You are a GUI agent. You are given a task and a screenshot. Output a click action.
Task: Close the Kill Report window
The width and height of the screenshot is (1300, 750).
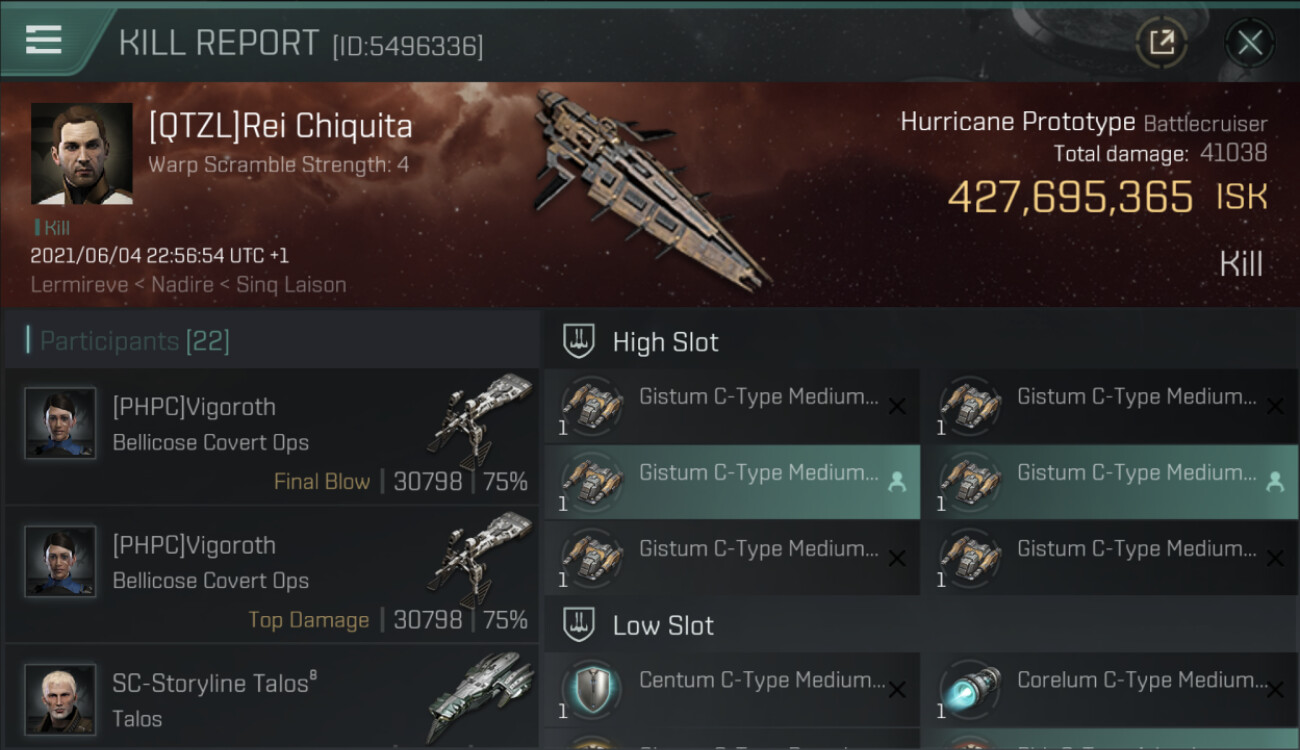[x=1249, y=42]
